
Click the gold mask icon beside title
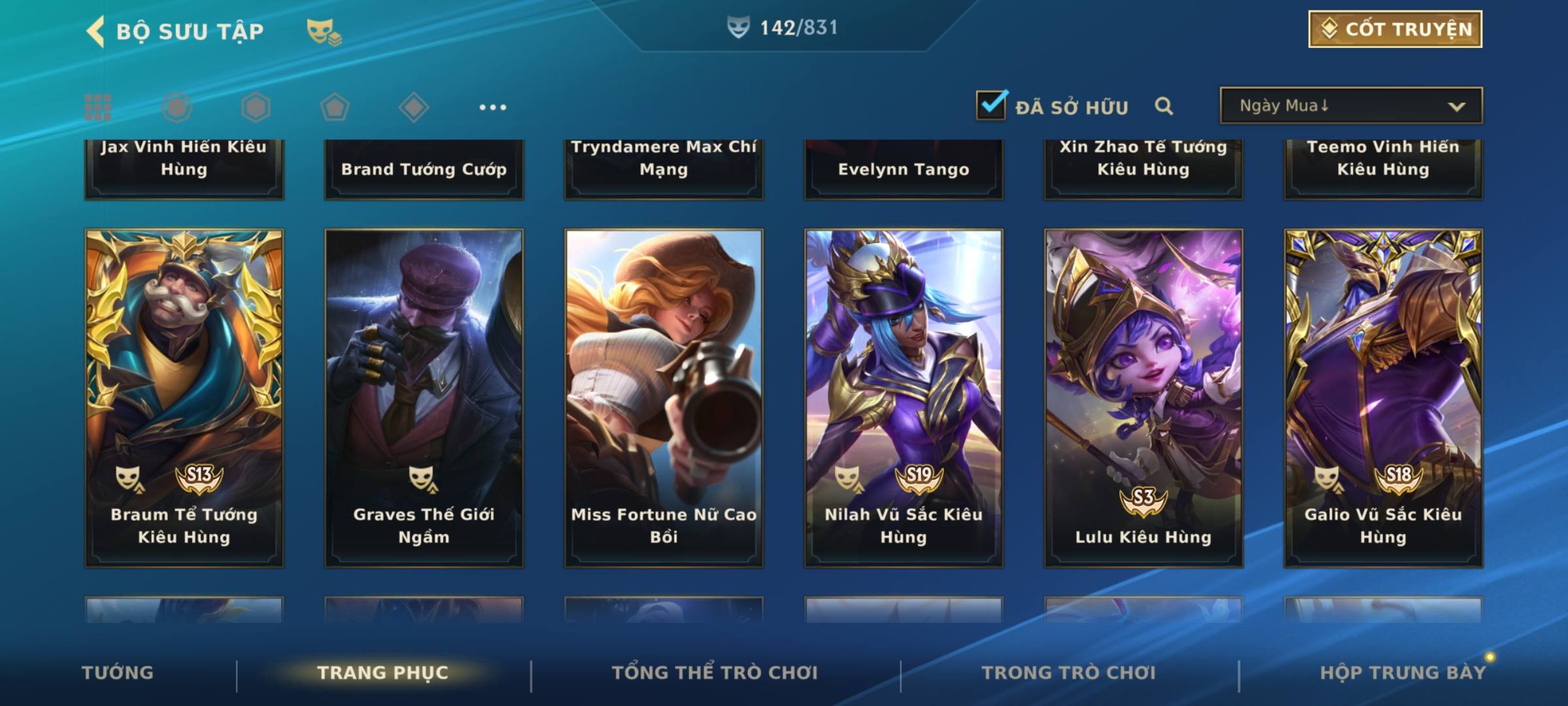(323, 31)
